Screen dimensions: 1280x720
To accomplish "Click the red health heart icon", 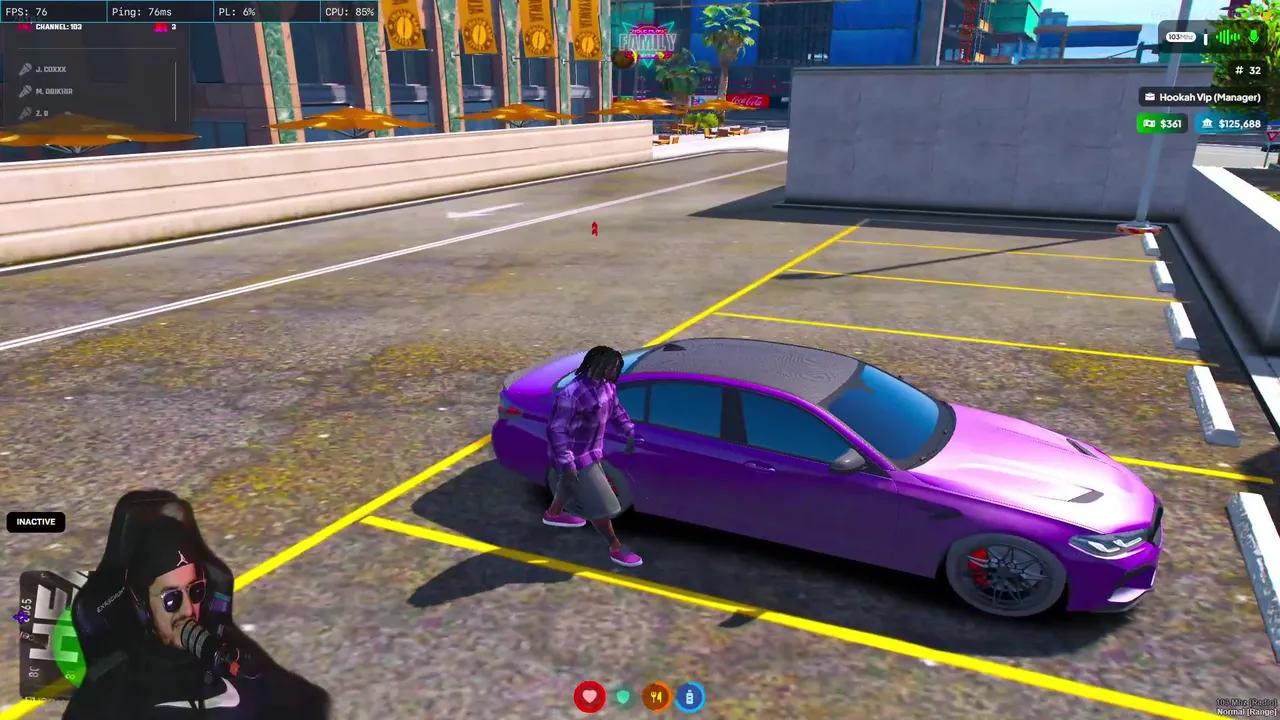I will pyautogui.click(x=589, y=695).
